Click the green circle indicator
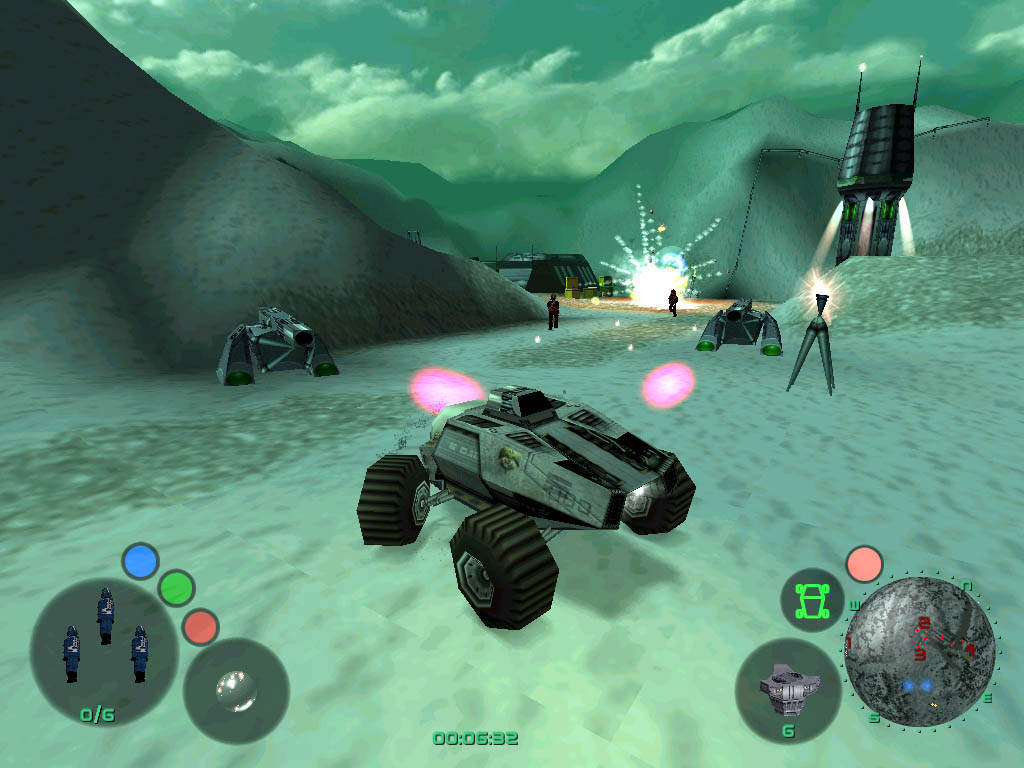This screenshot has height=768, width=1024. tap(176, 587)
